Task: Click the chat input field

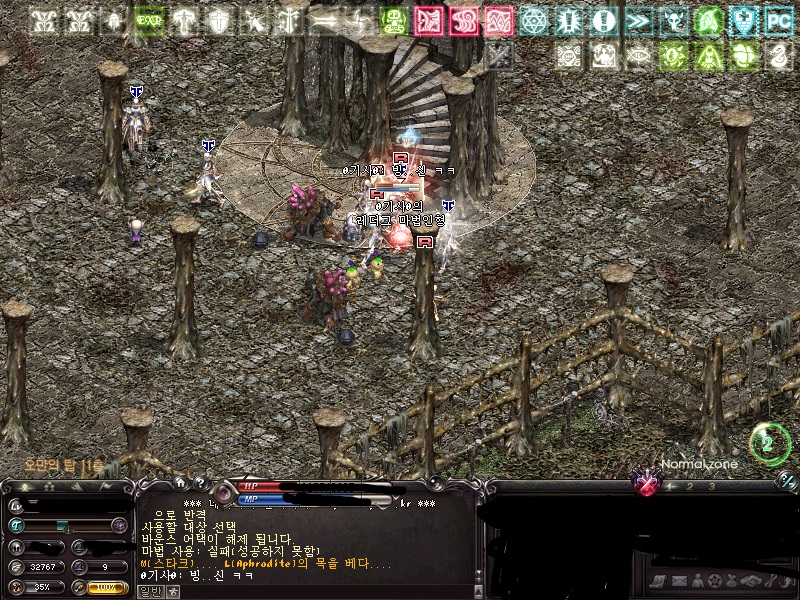Action: [320, 591]
